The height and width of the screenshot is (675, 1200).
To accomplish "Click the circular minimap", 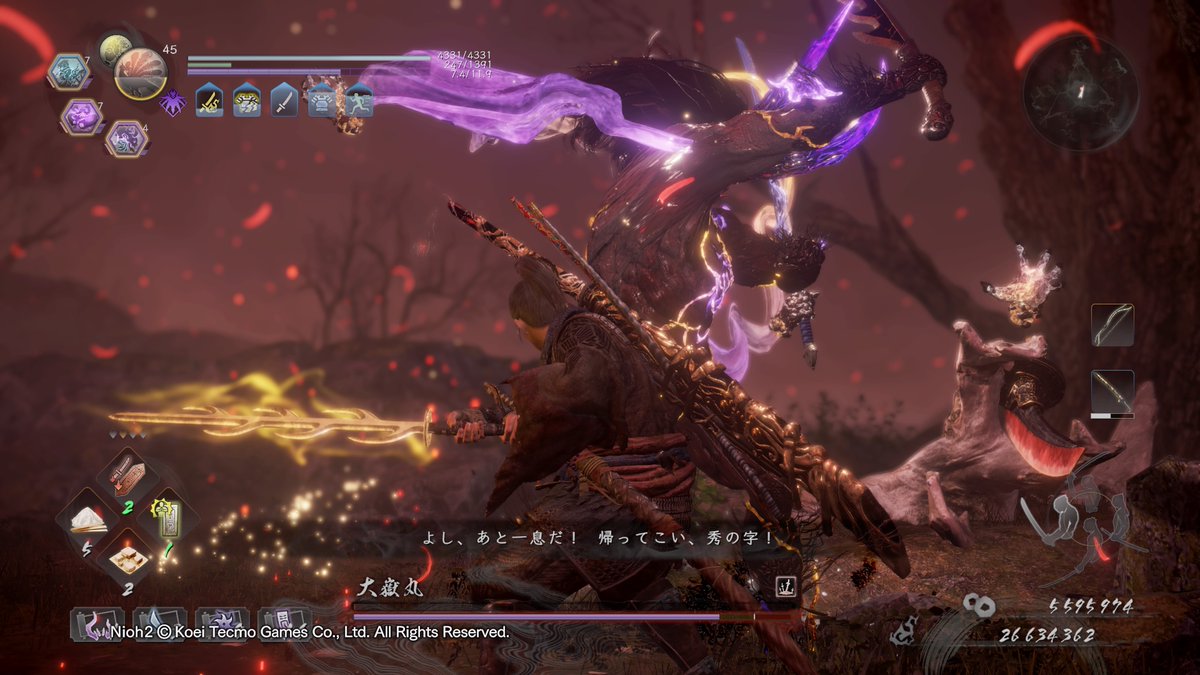I will [1080, 92].
